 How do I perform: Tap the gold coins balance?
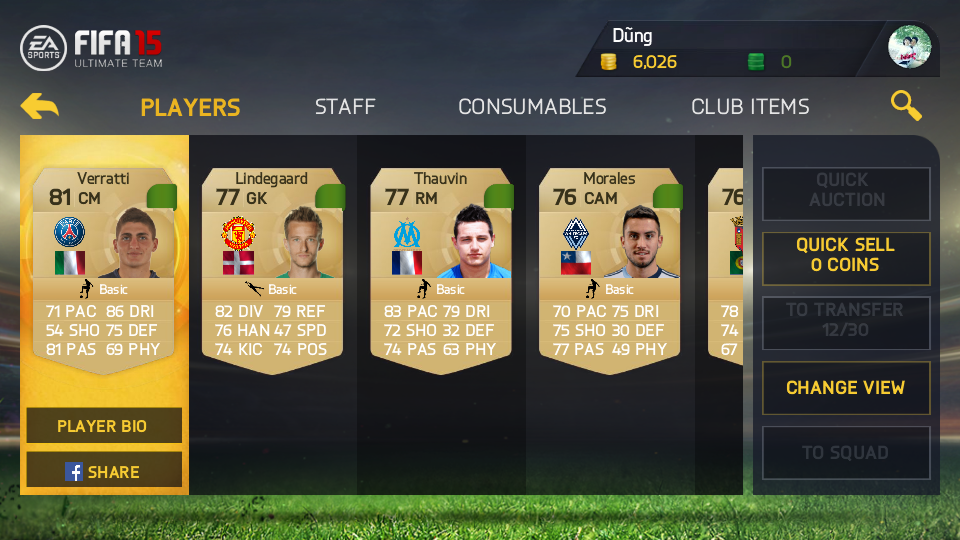tap(640, 62)
